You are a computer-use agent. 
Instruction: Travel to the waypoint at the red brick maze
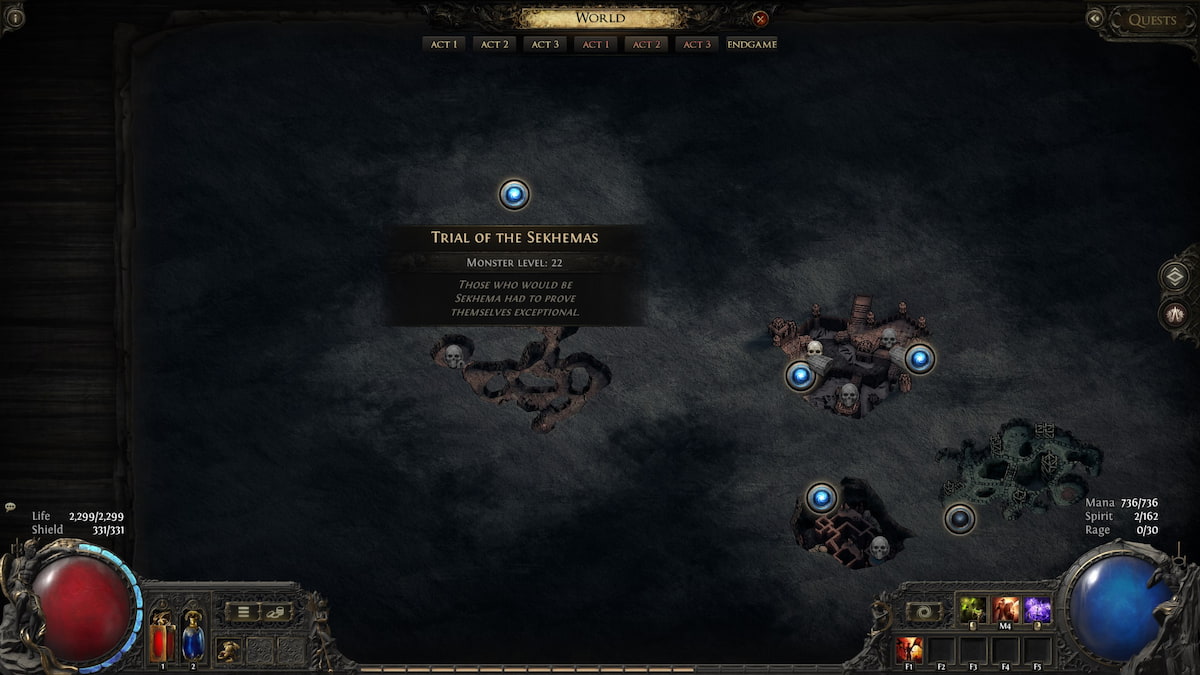point(821,497)
